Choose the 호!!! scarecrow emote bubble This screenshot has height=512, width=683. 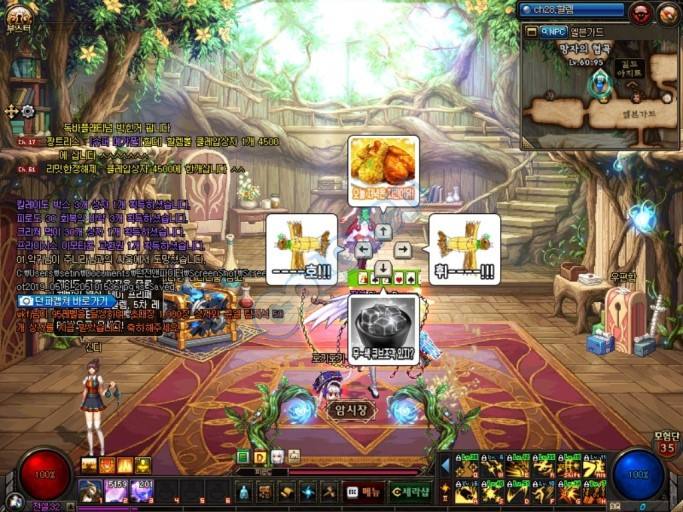(x=301, y=249)
